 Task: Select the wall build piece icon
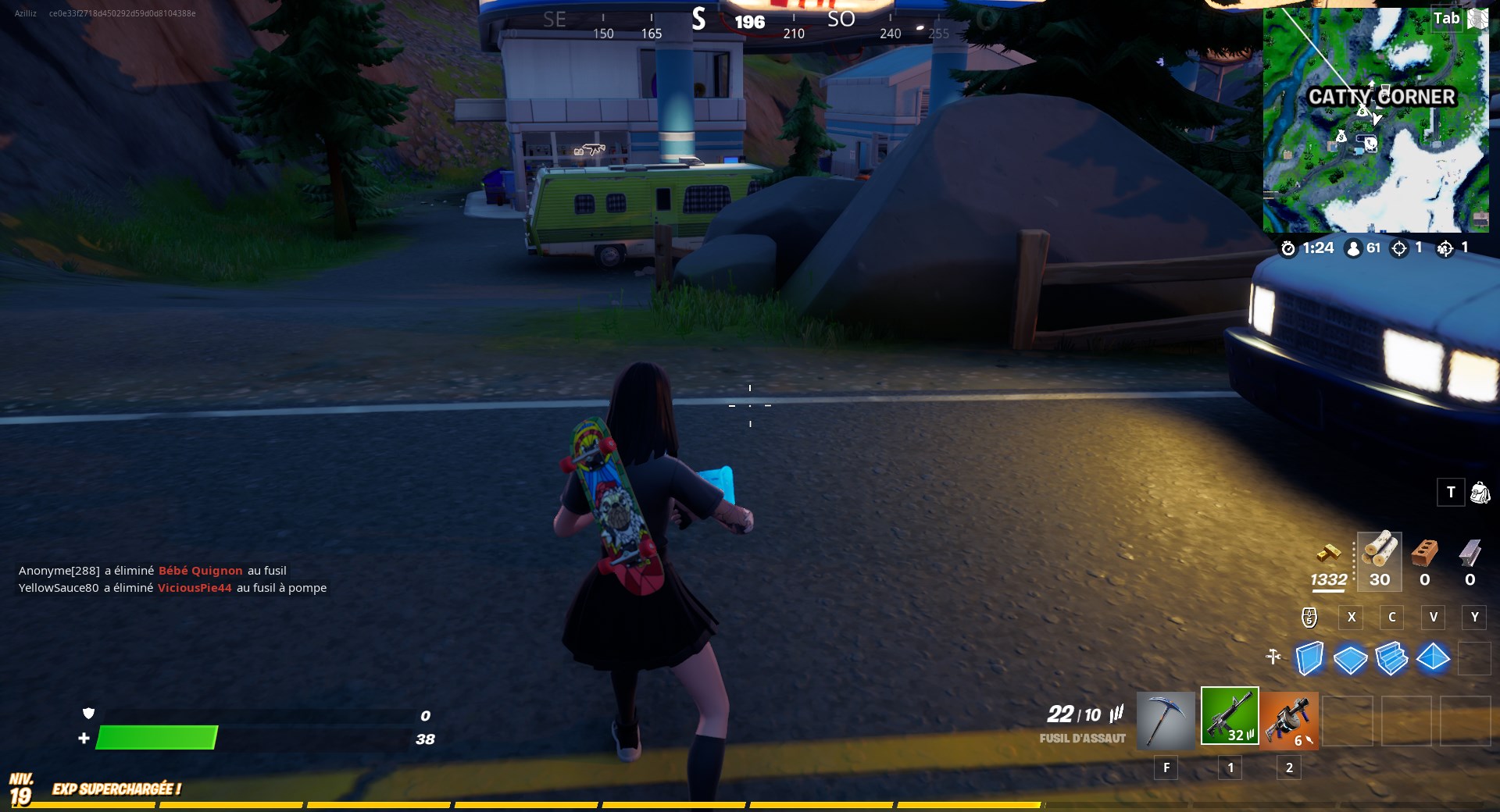coord(1309,660)
